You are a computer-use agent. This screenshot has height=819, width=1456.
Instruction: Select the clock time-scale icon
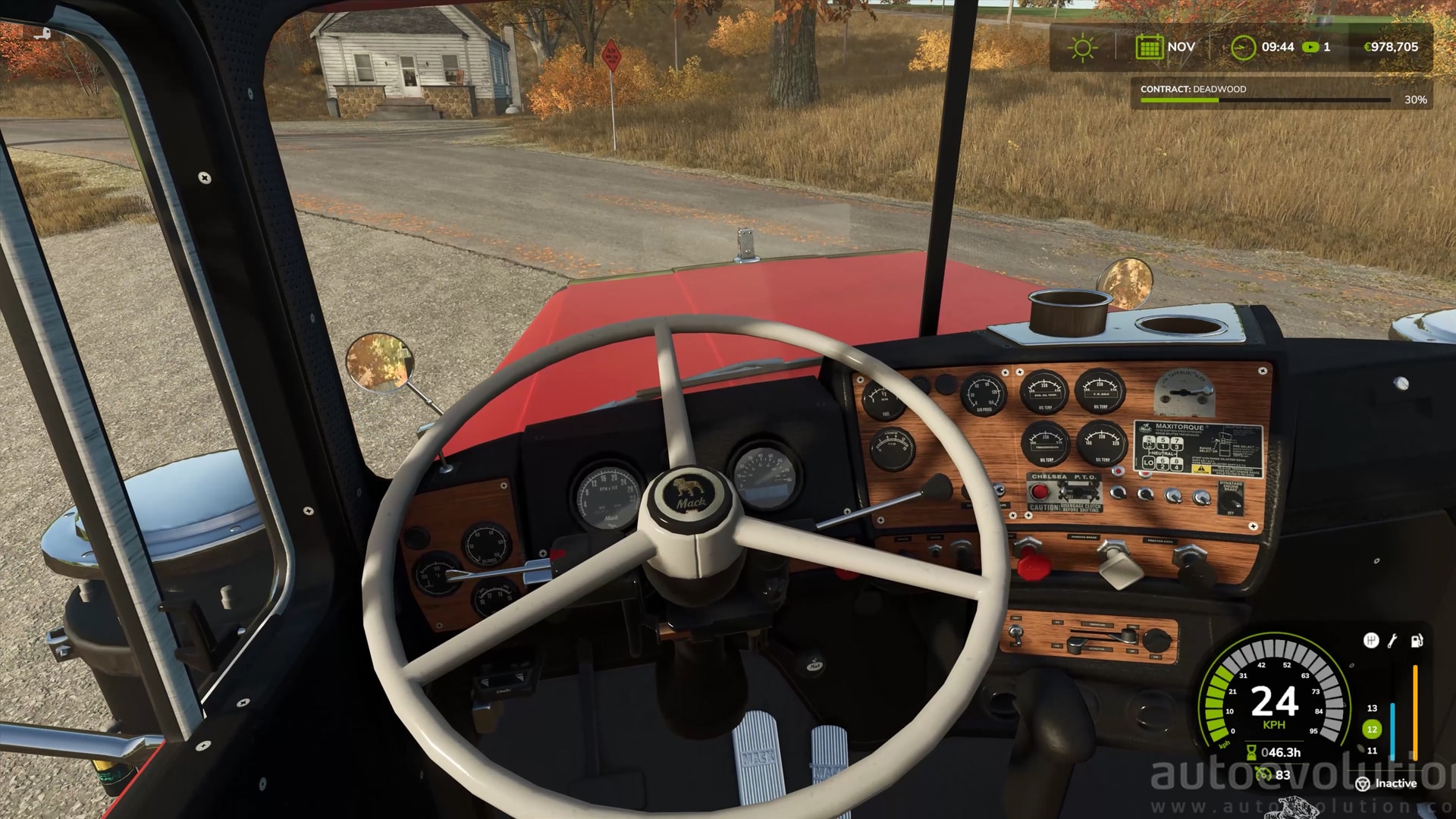pos(1243,47)
